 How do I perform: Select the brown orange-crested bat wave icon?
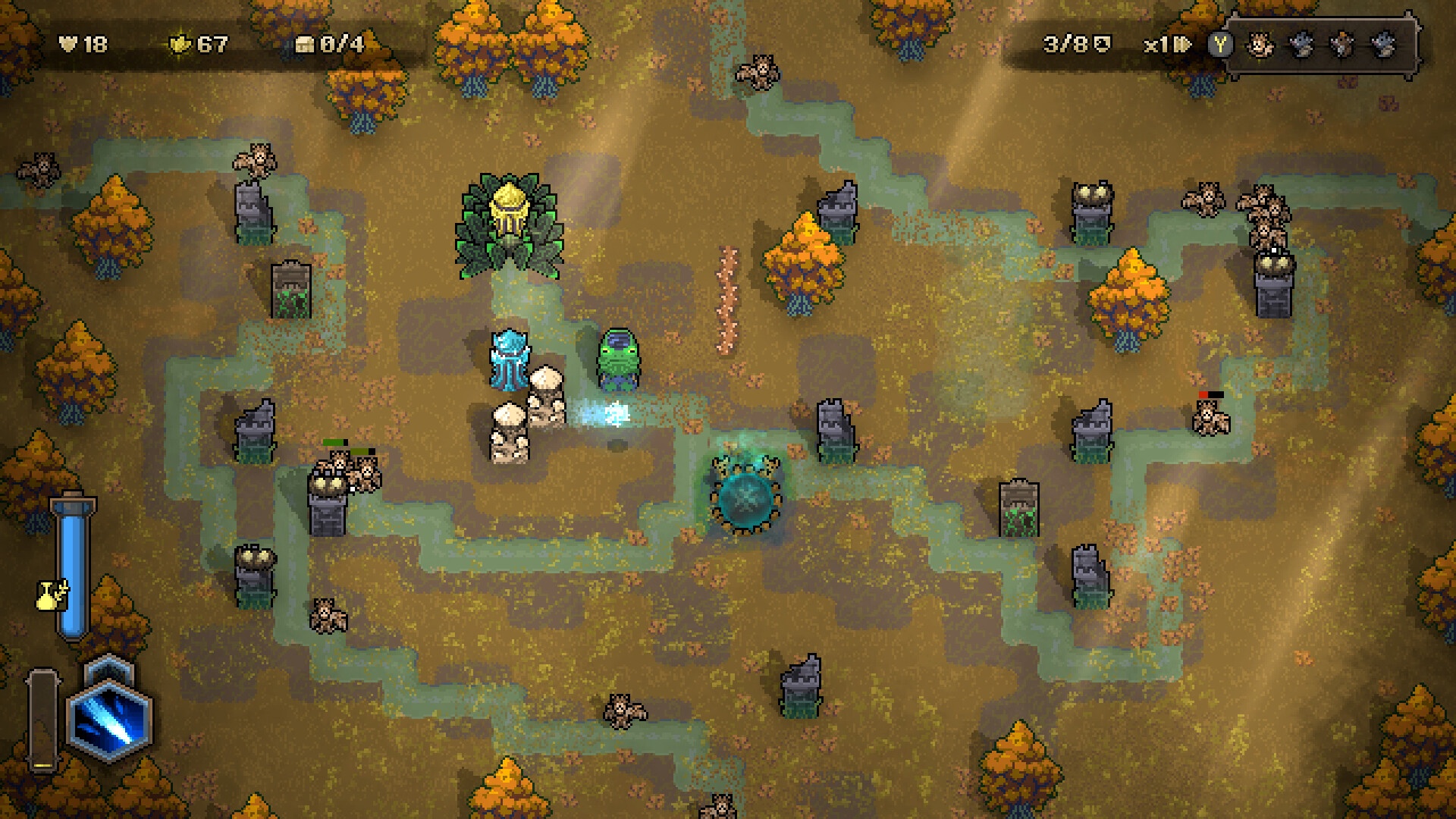pos(1343,45)
